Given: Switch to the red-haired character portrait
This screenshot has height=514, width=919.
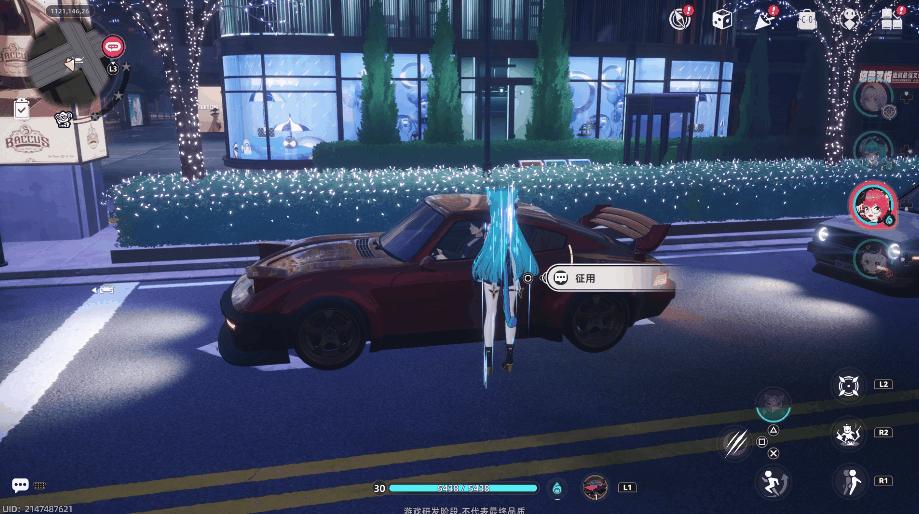Looking at the screenshot, I should [869, 203].
